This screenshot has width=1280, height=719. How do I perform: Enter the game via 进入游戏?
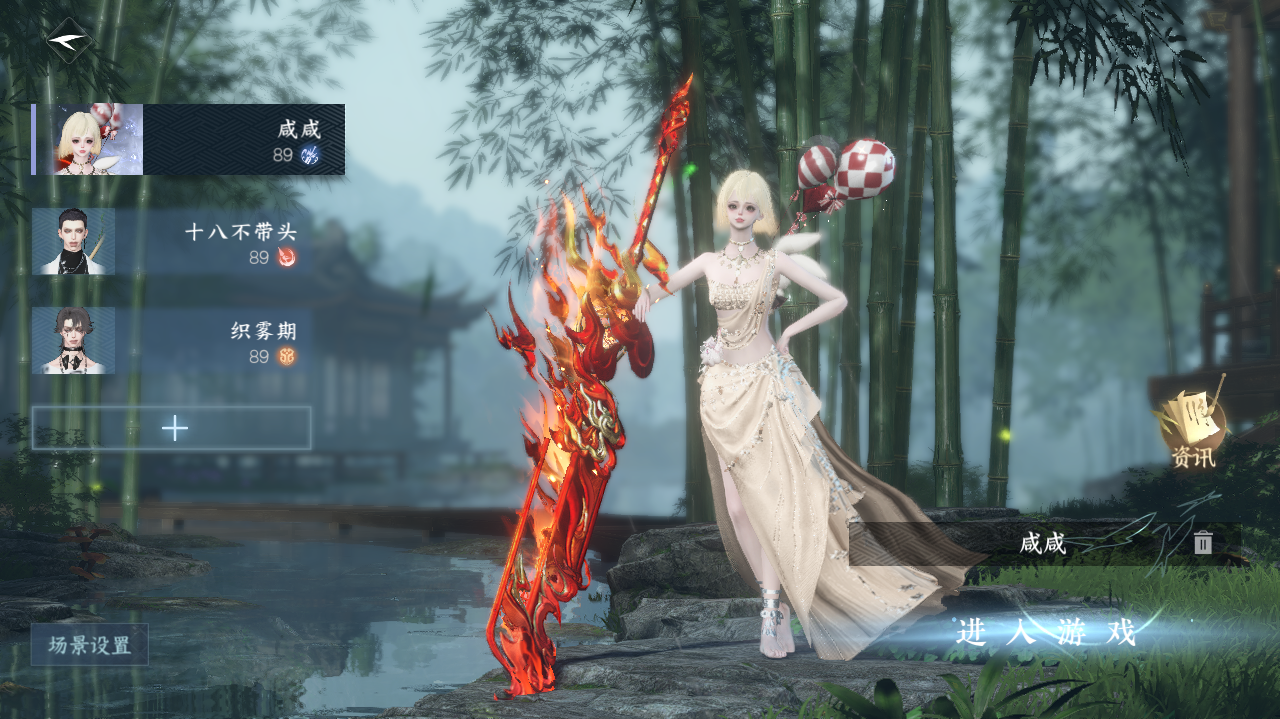1045,632
